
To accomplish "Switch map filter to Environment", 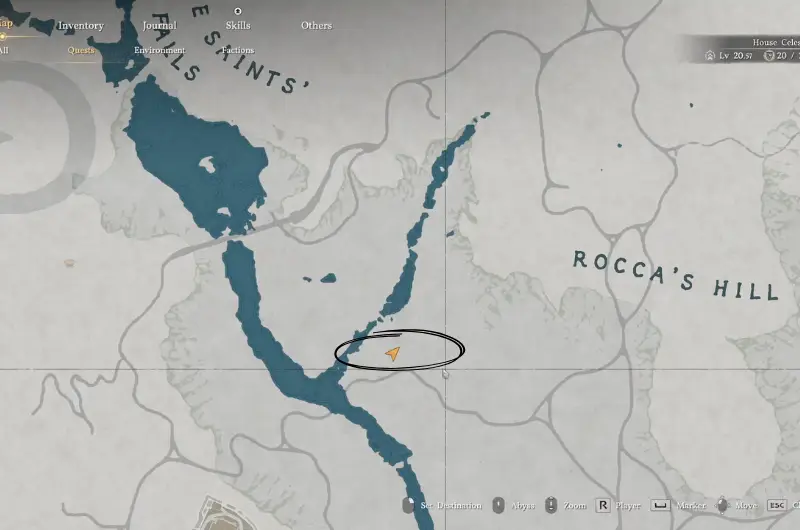I will (159, 50).
